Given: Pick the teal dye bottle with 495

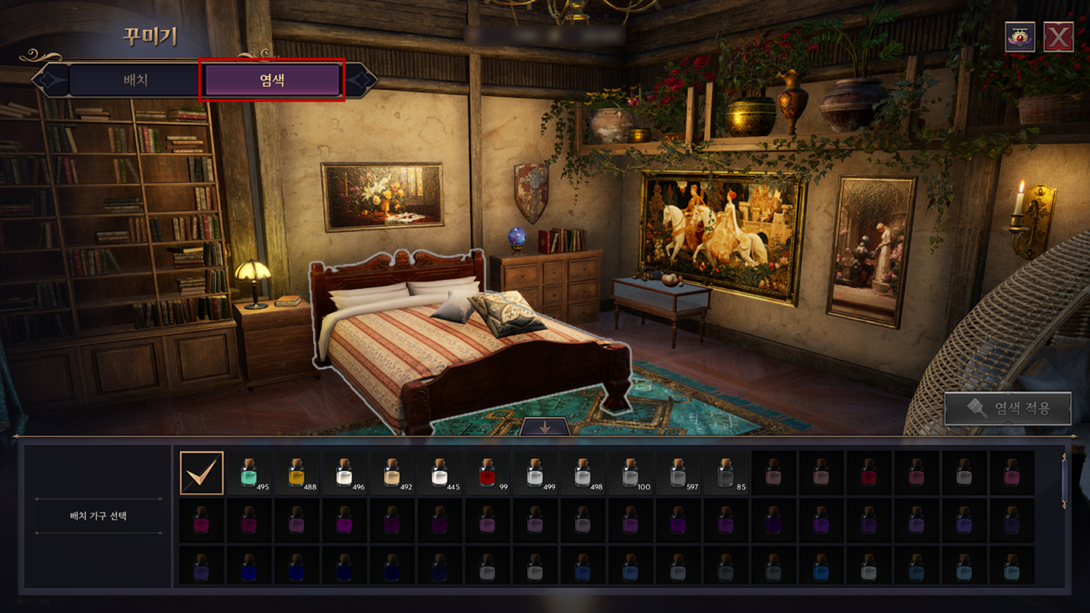Looking at the screenshot, I should pyautogui.click(x=249, y=473).
